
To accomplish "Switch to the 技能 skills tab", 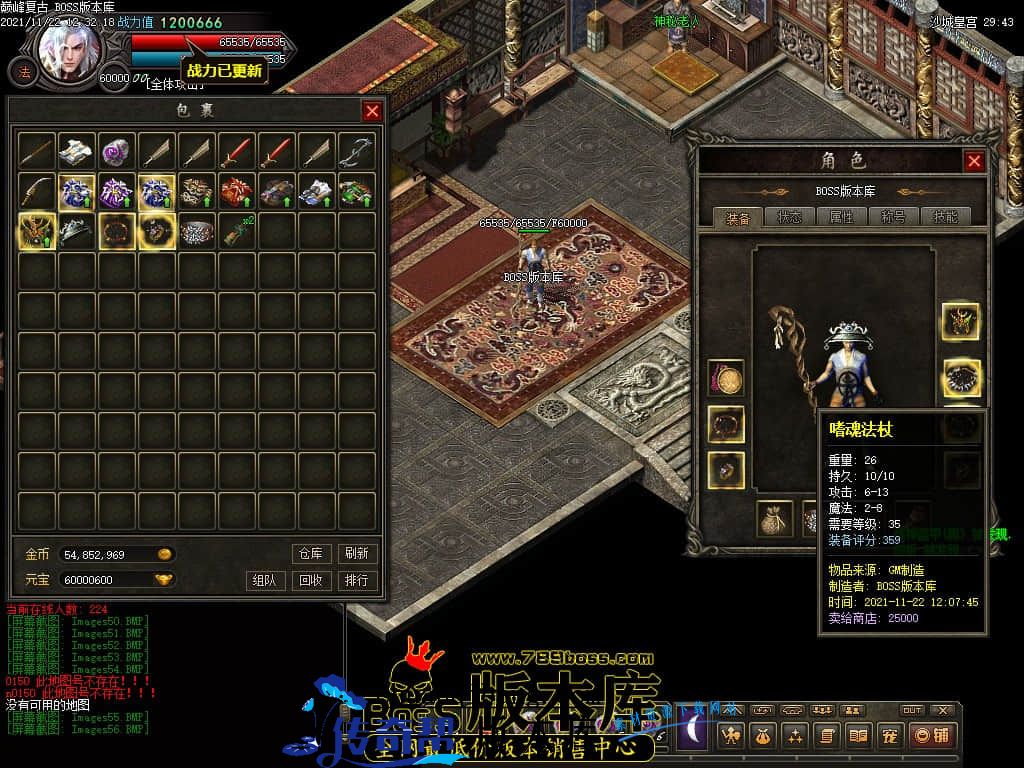I will tap(945, 217).
